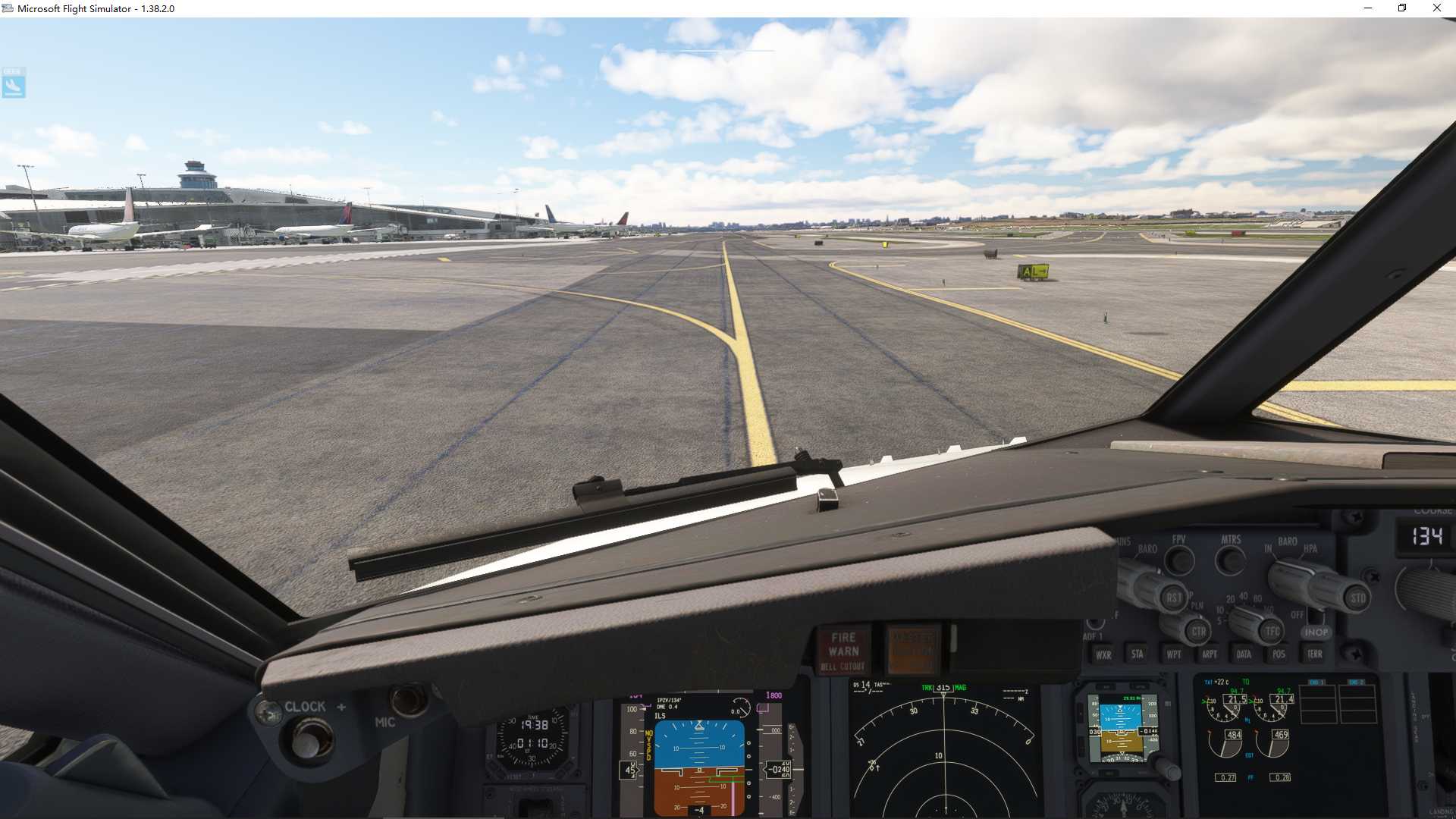Toggle the DATA map button
The height and width of the screenshot is (819, 1456).
pyautogui.click(x=1244, y=654)
